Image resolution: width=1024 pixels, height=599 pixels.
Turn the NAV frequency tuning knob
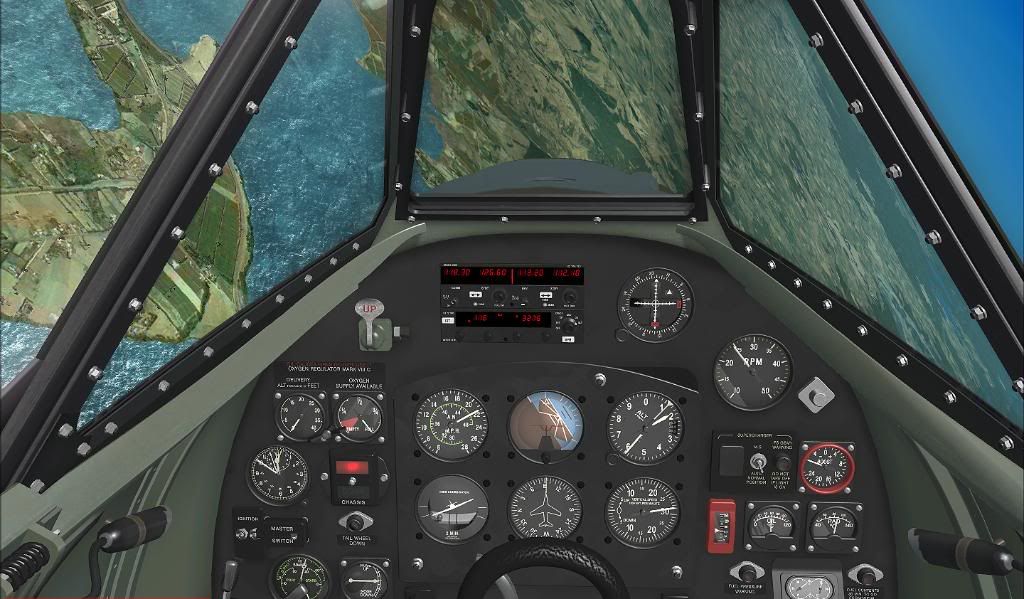coord(572,298)
